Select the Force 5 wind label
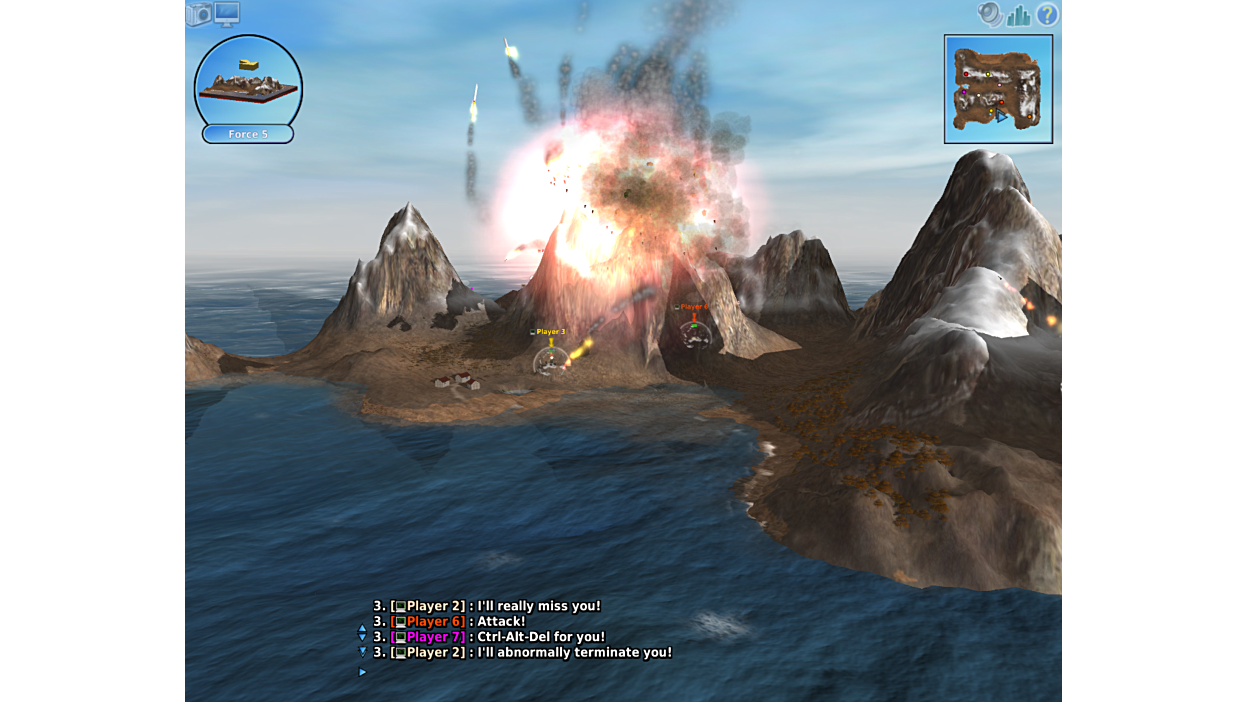The width and height of the screenshot is (1248, 702). point(248,134)
